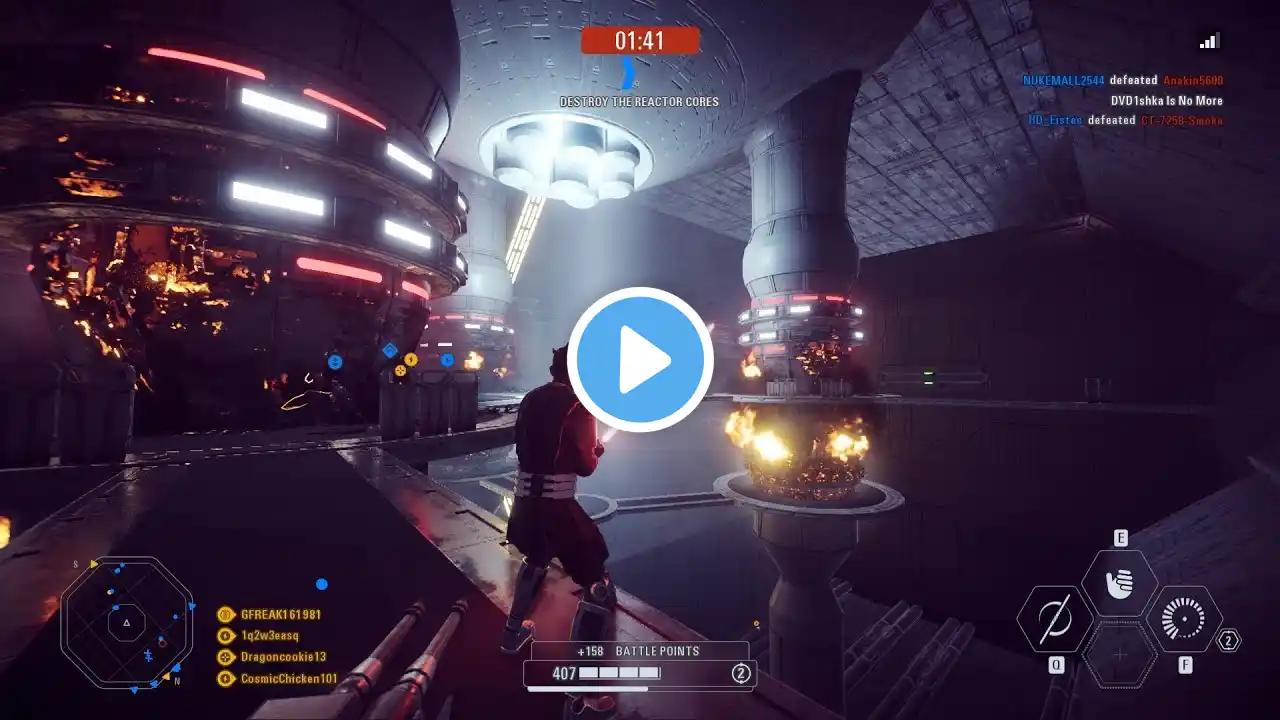Viewport: 1280px width, 720px height.
Task: Play the video with the blue play button
Action: click(x=640, y=360)
